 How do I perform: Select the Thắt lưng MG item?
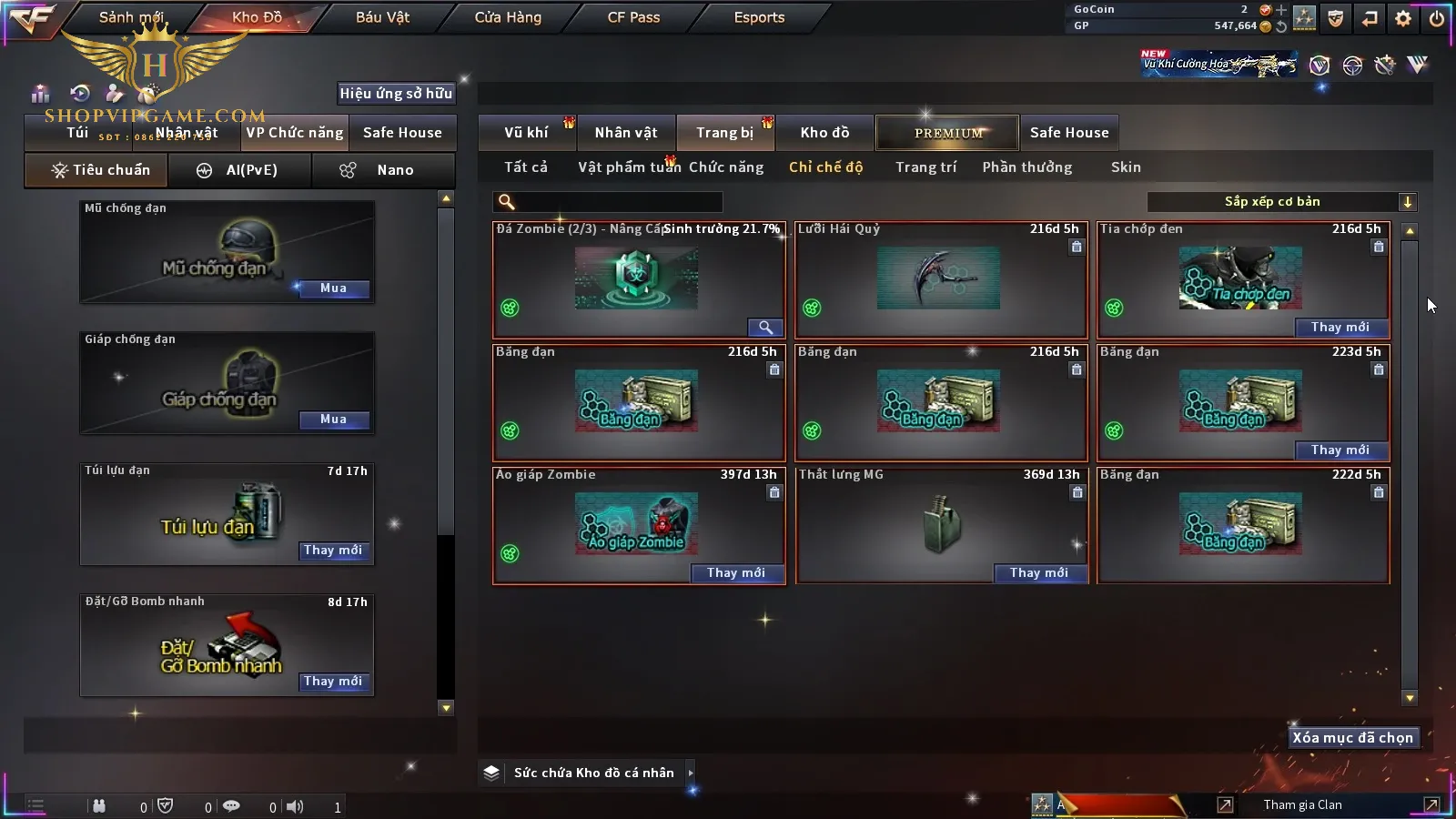pyautogui.click(x=939, y=523)
